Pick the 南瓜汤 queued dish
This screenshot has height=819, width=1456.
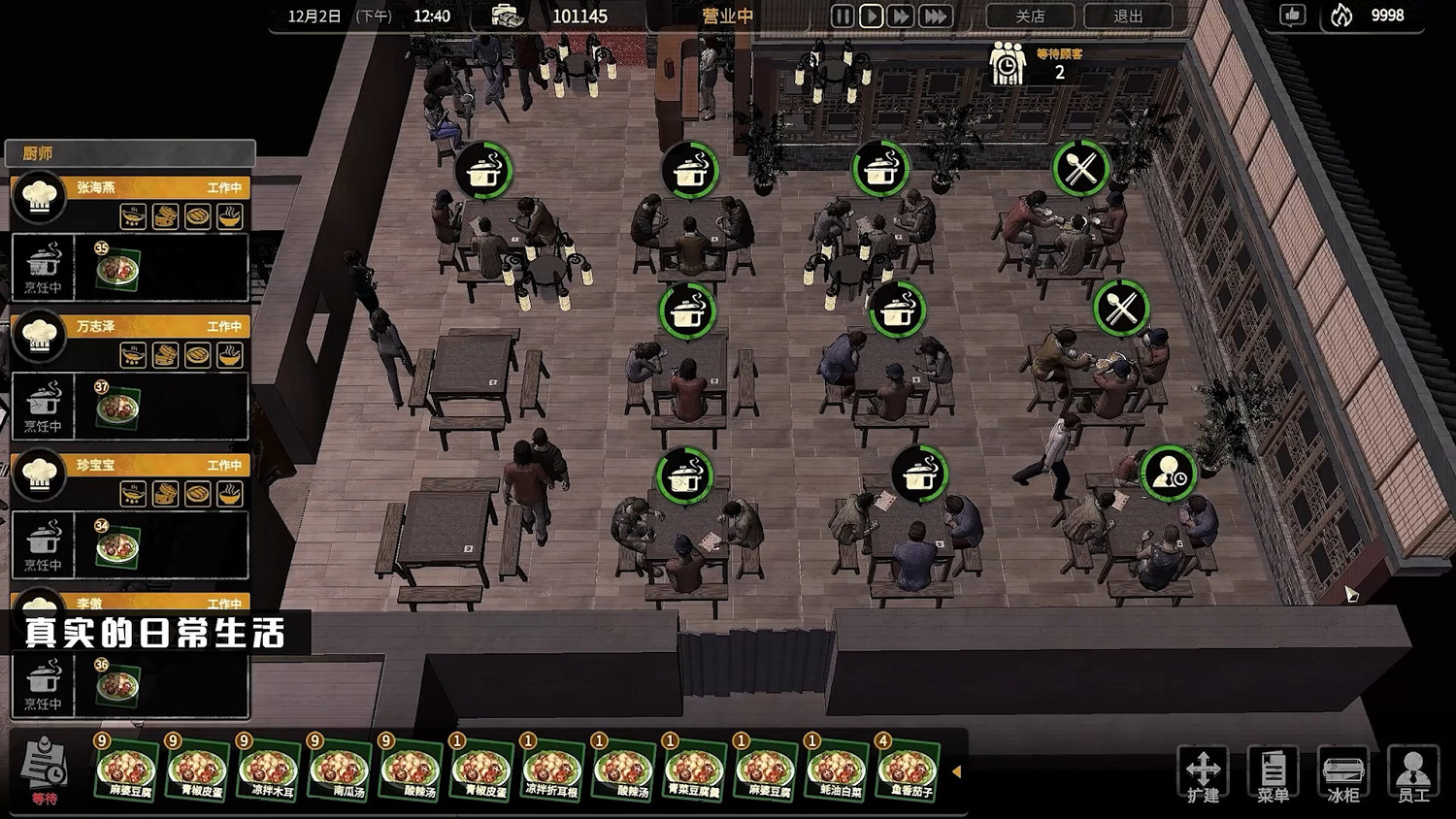[x=340, y=770]
